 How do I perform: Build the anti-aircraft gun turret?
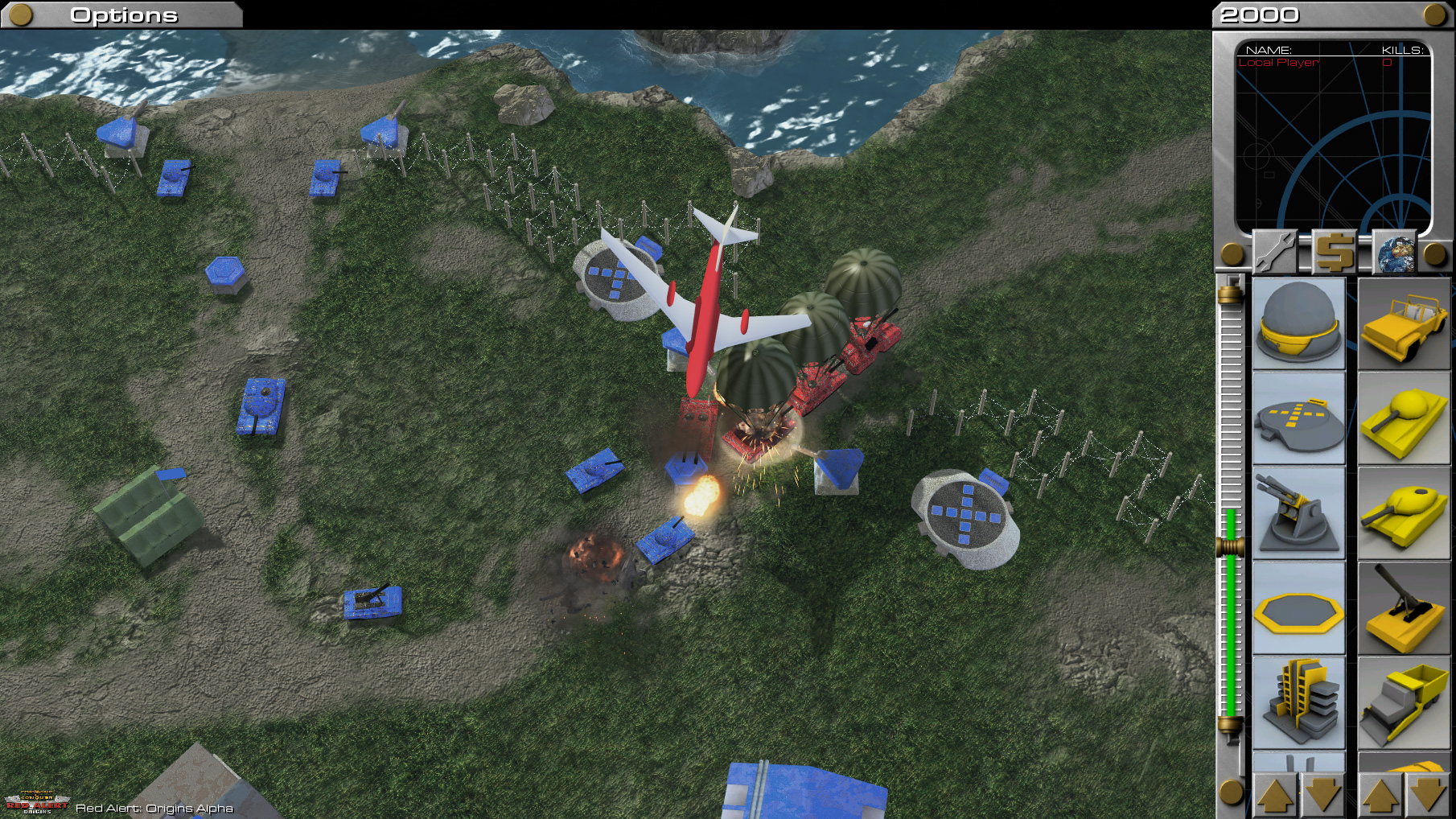[1298, 513]
